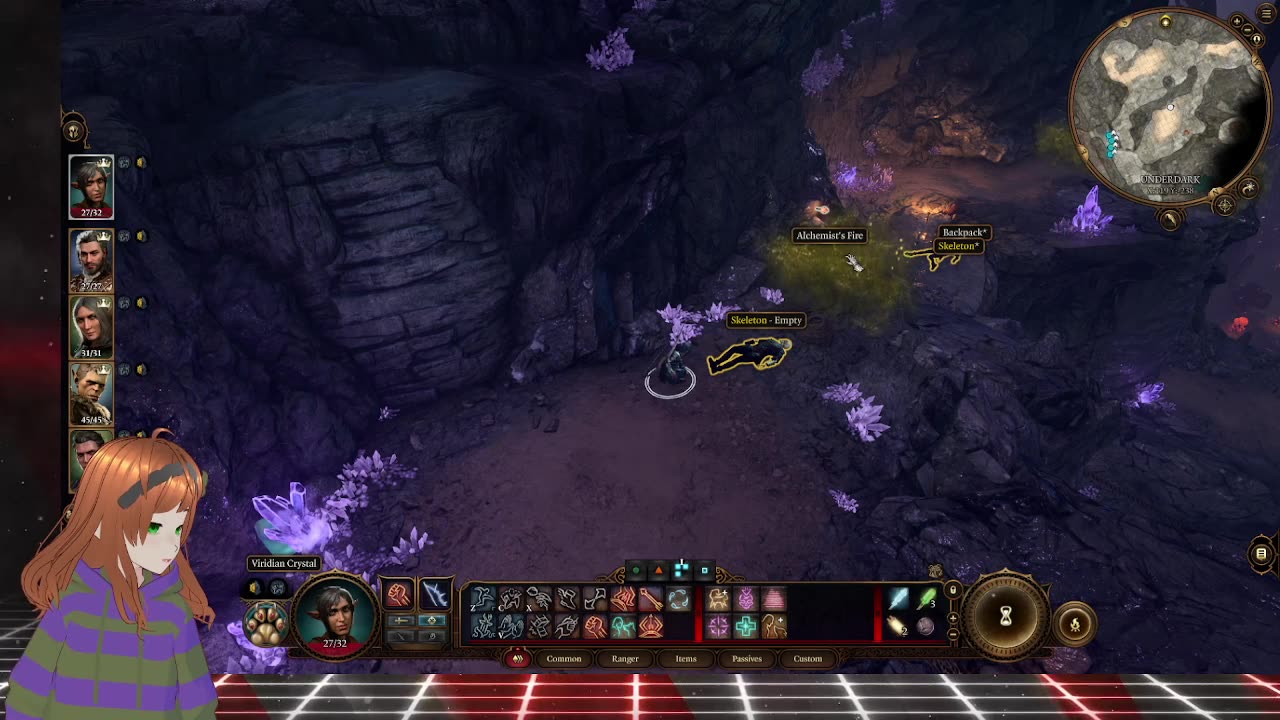Toggle the hotbar lock padlock icon
The image size is (1280, 720).
tap(953, 589)
